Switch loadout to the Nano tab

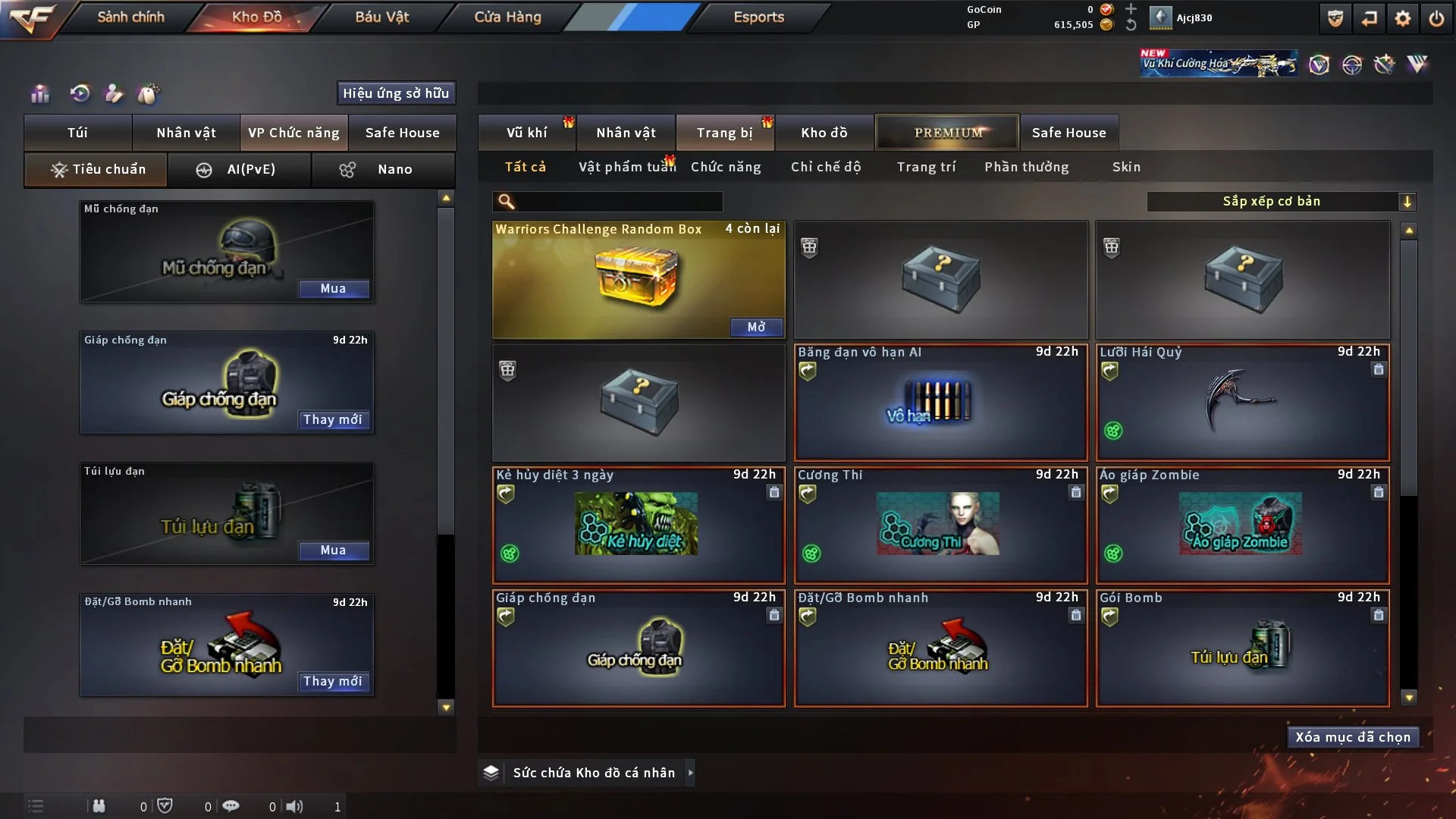coord(383,169)
